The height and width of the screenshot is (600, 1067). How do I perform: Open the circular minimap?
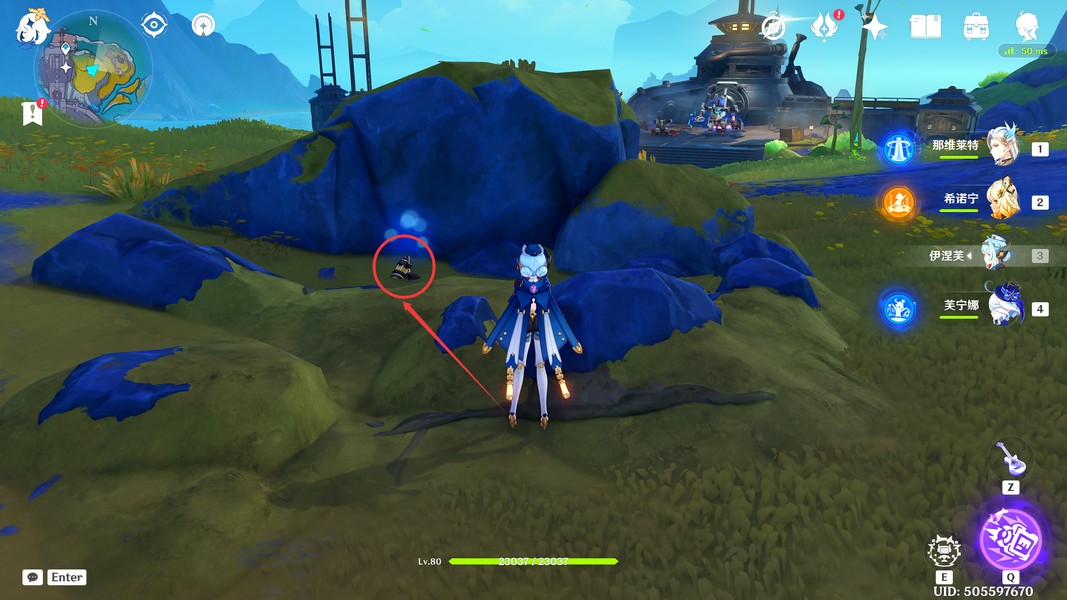pos(93,68)
